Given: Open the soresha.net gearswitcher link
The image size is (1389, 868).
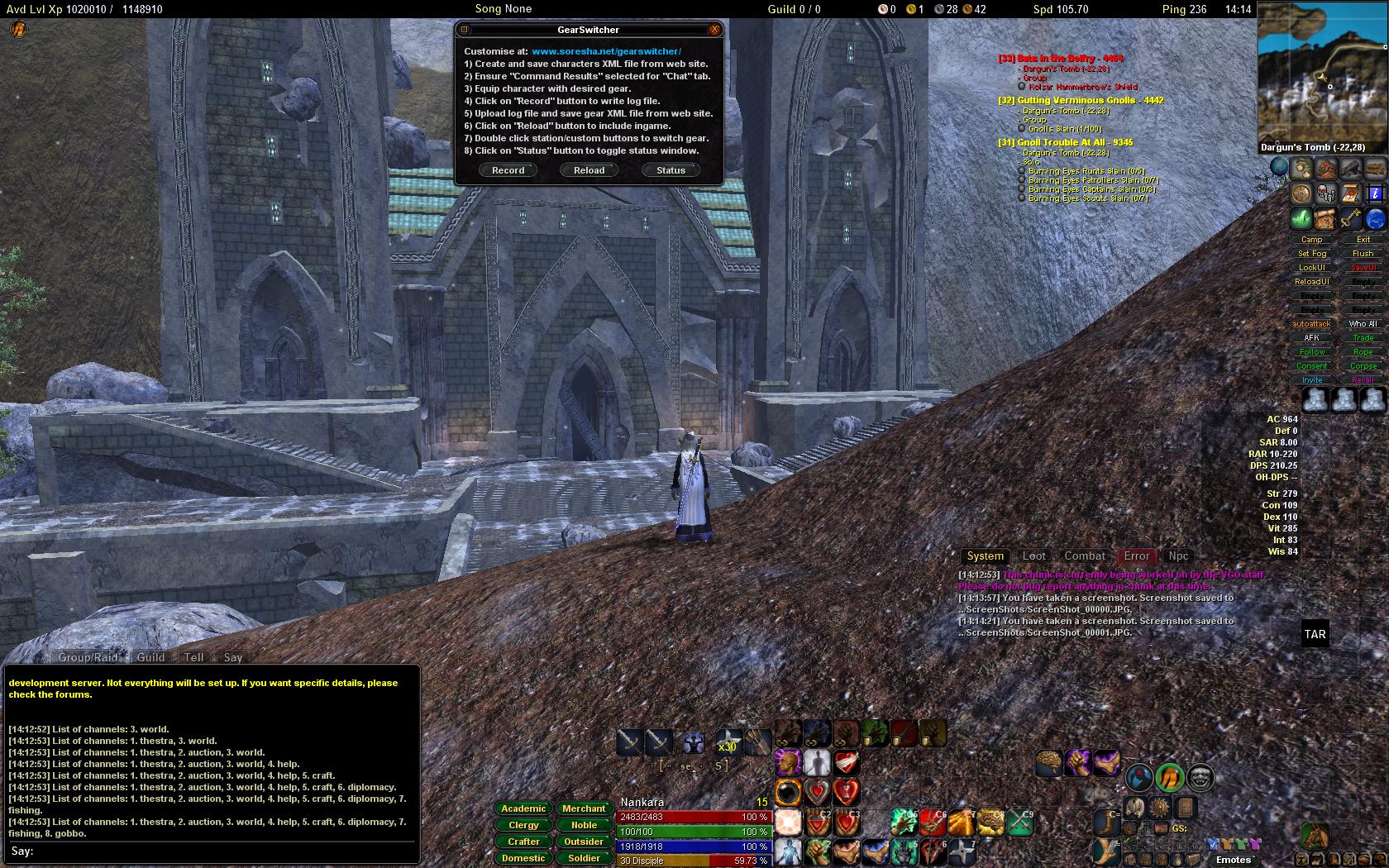Looking at the screenshot, I should pyautogui.click(x=606, y=51).
